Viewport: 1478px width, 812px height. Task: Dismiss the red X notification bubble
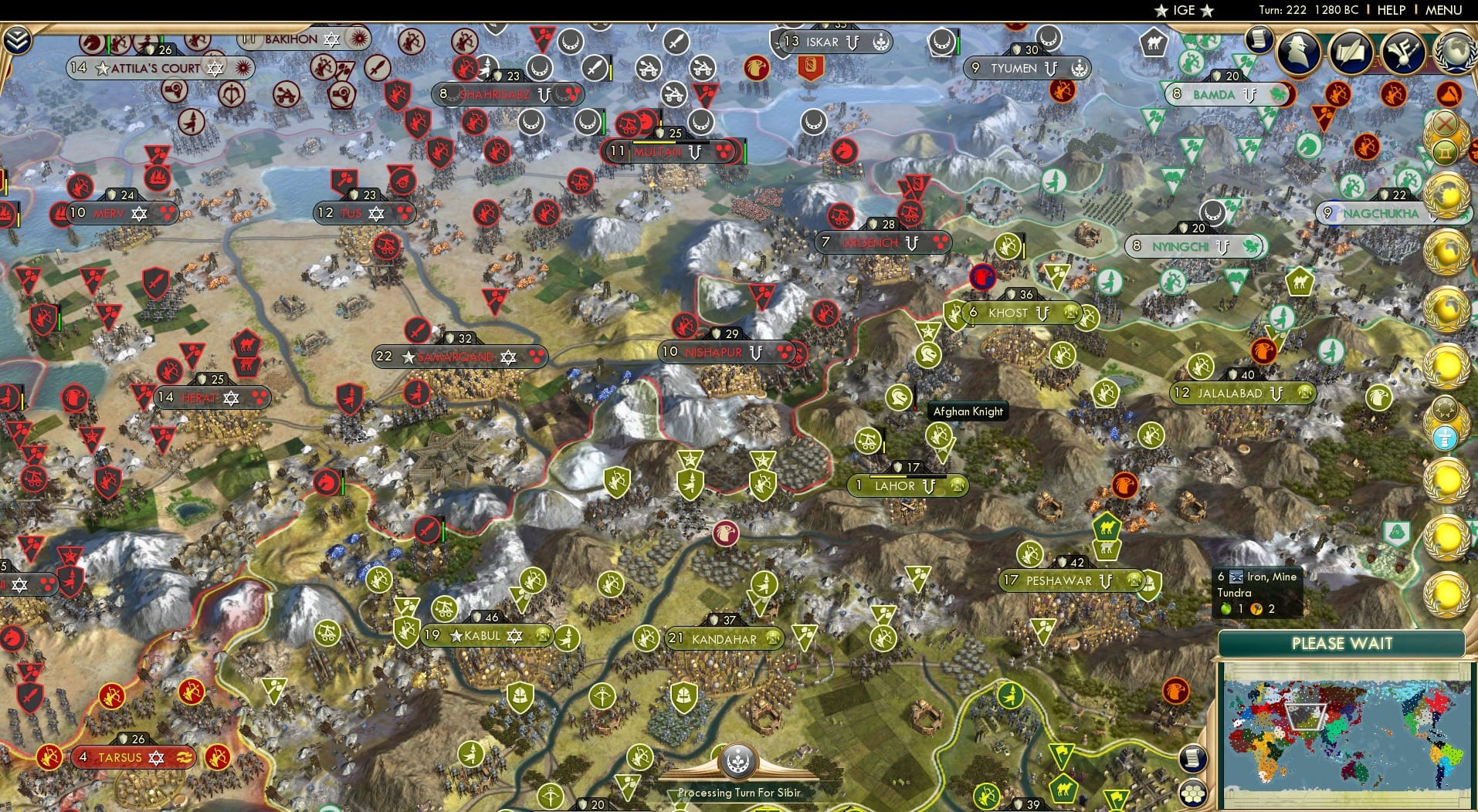click(1445, 123)
